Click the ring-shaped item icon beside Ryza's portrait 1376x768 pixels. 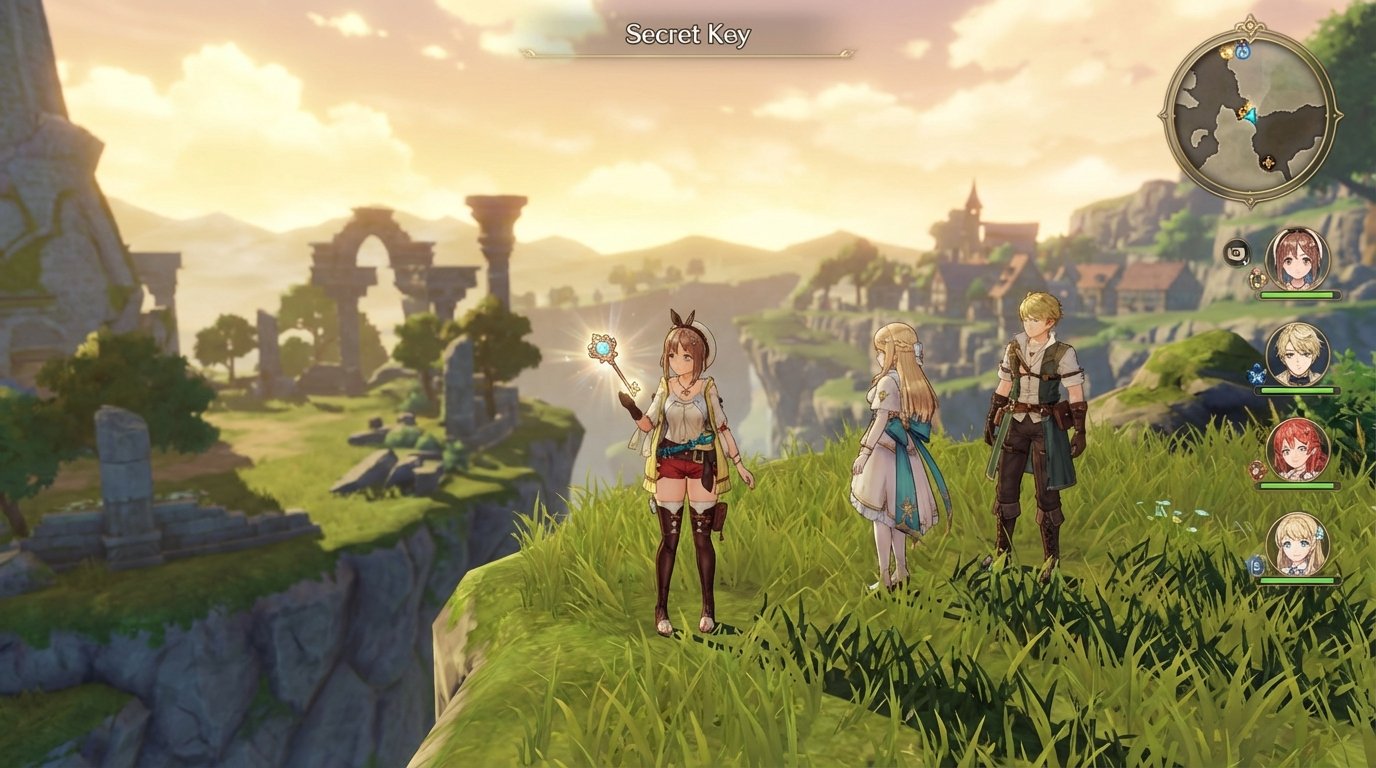1257,277
